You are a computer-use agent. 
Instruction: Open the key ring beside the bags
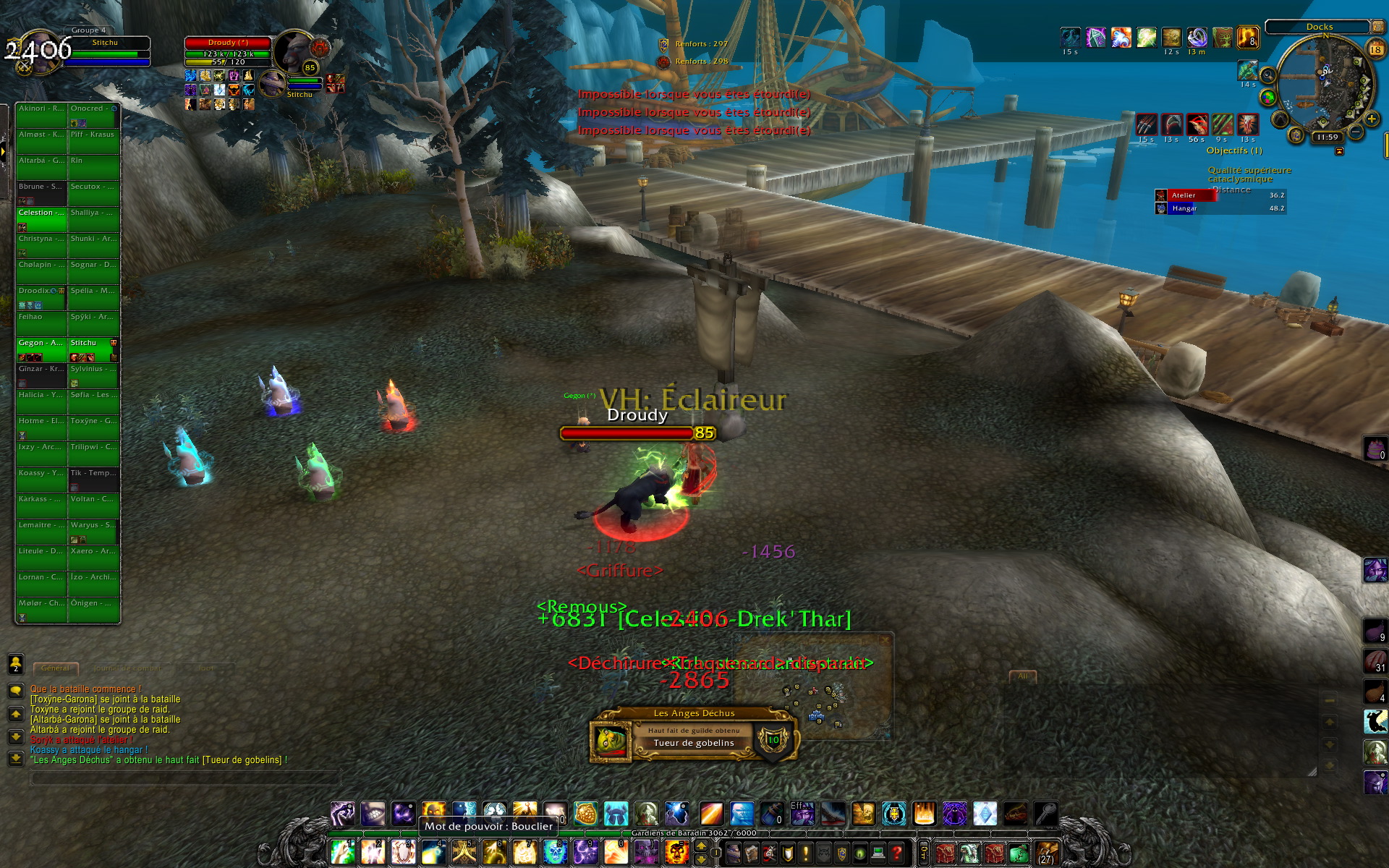click(x=924, y=854)
